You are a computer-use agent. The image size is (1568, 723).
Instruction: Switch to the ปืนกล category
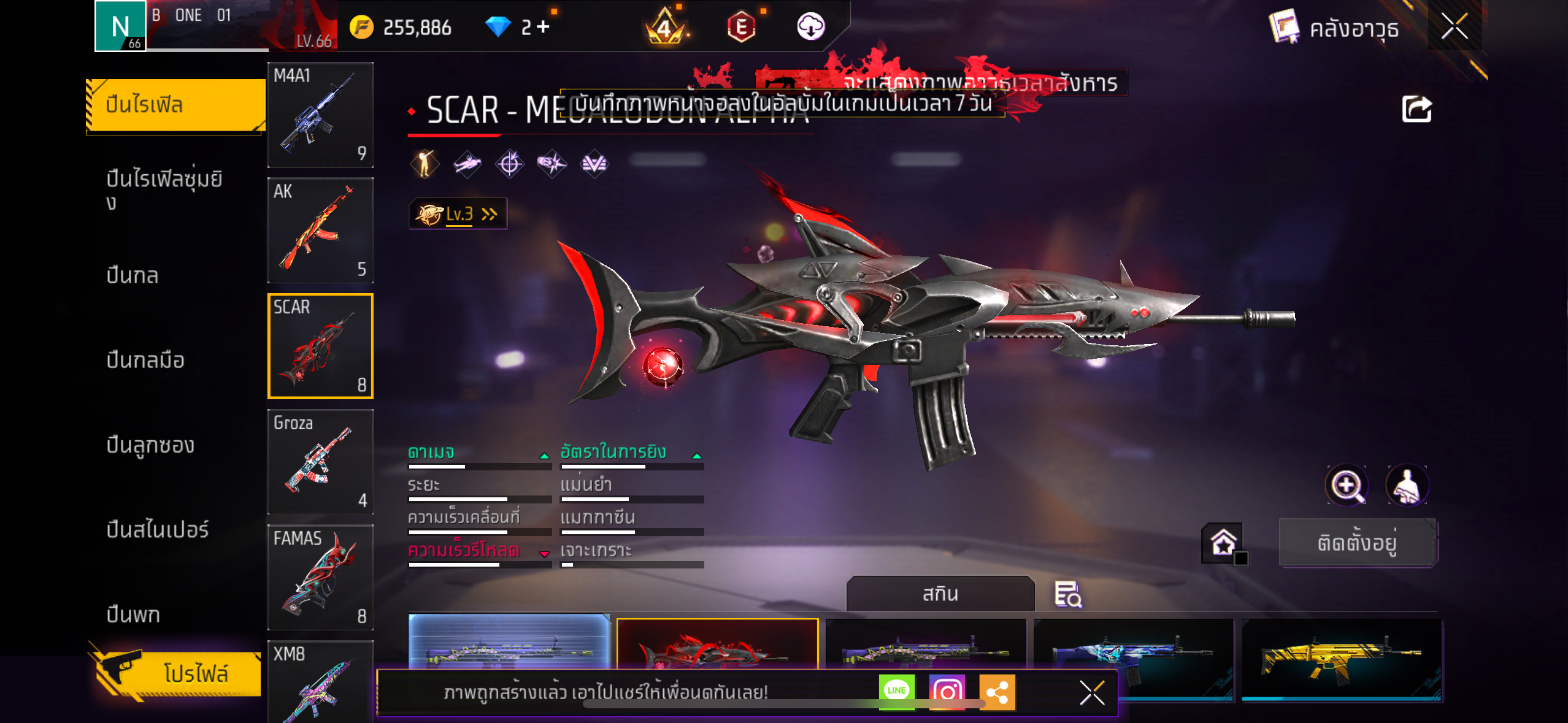[x=133, y=275]
